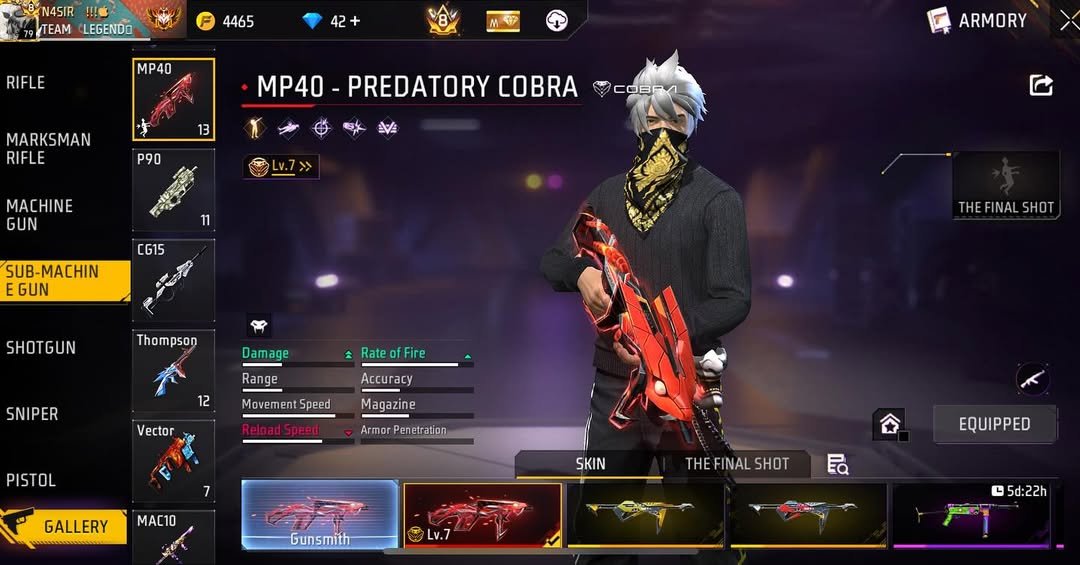Screen dimensions: 1080x565
Task: Choose the Shotgun category
Action: (x=41, y=348)
